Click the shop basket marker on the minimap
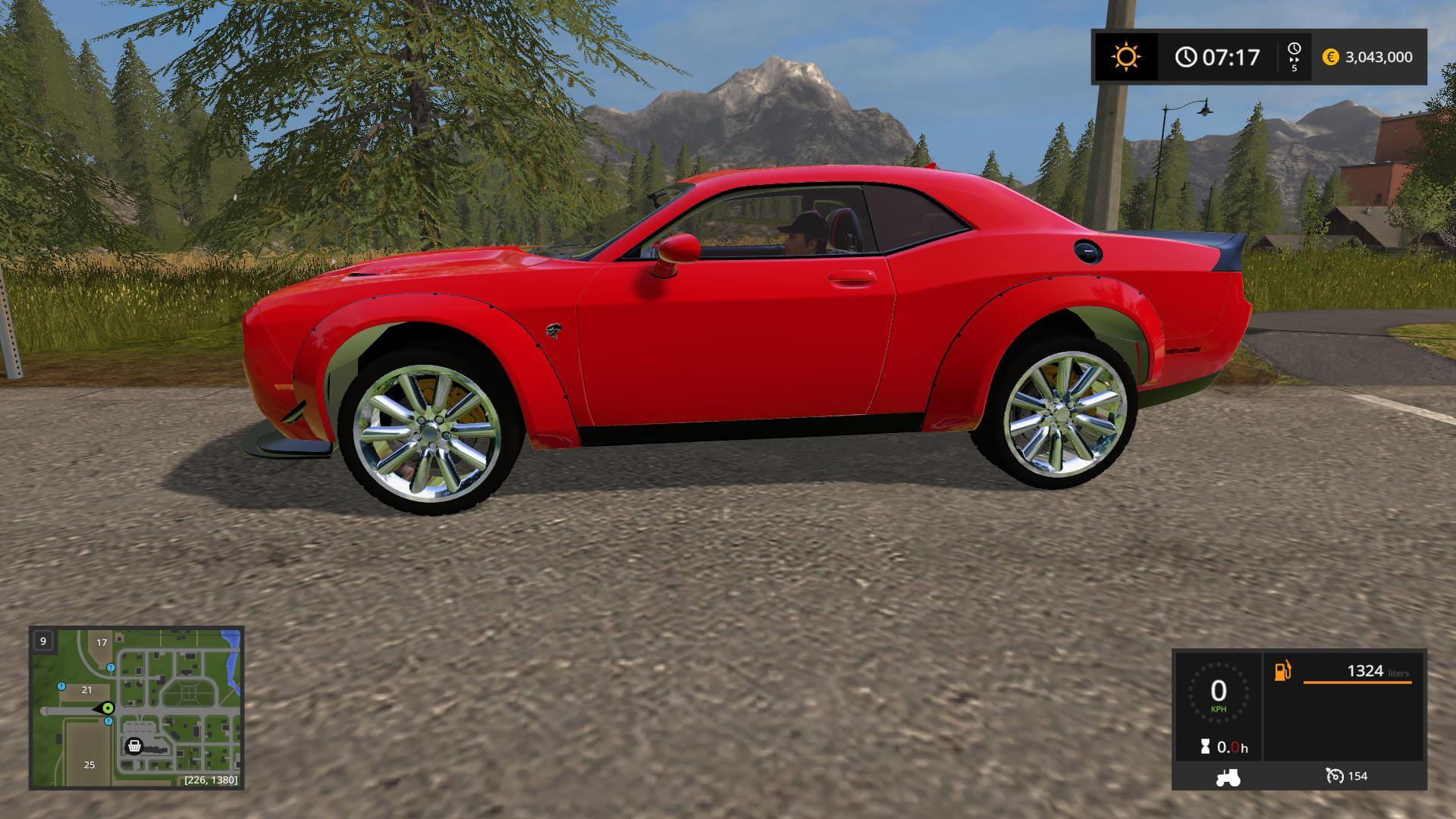The image size is (1456, 819). coord(134,746)
